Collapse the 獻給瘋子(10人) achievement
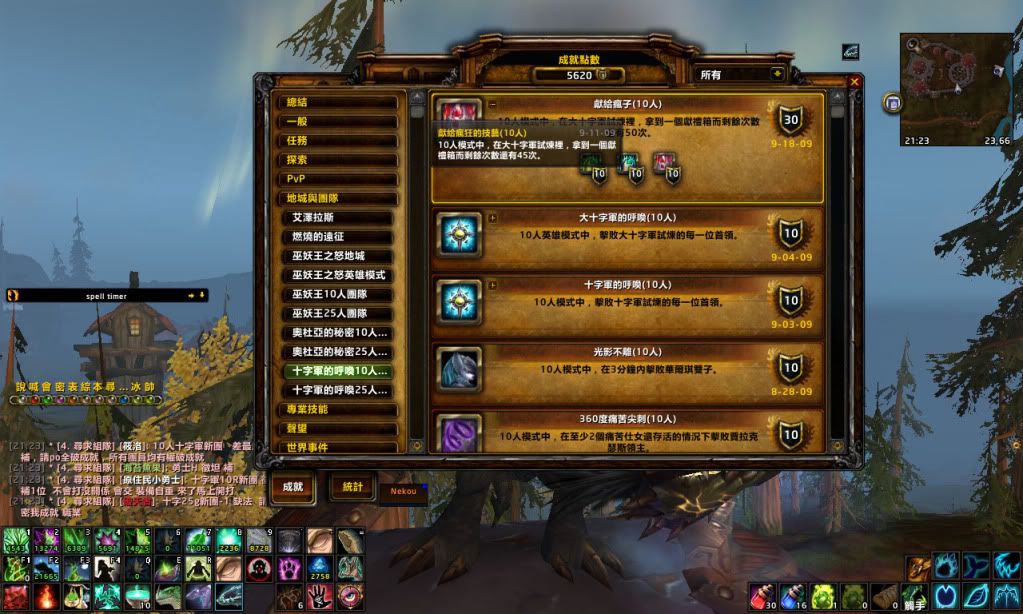Image resolution: width=1023 pixels, height=614 pixels. [x=492, y=103]
